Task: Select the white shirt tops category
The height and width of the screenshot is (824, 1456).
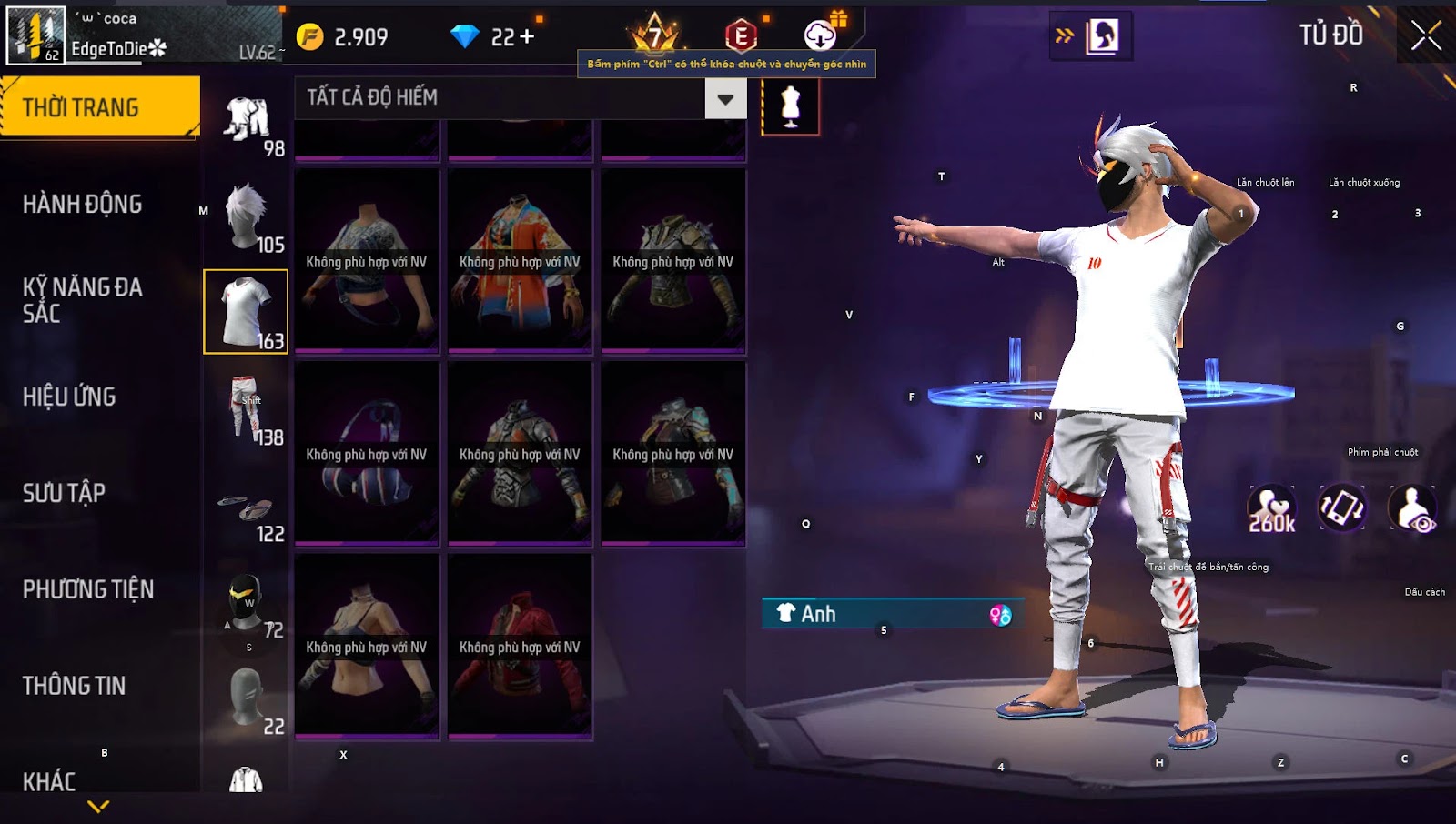Action: (246, 311)
